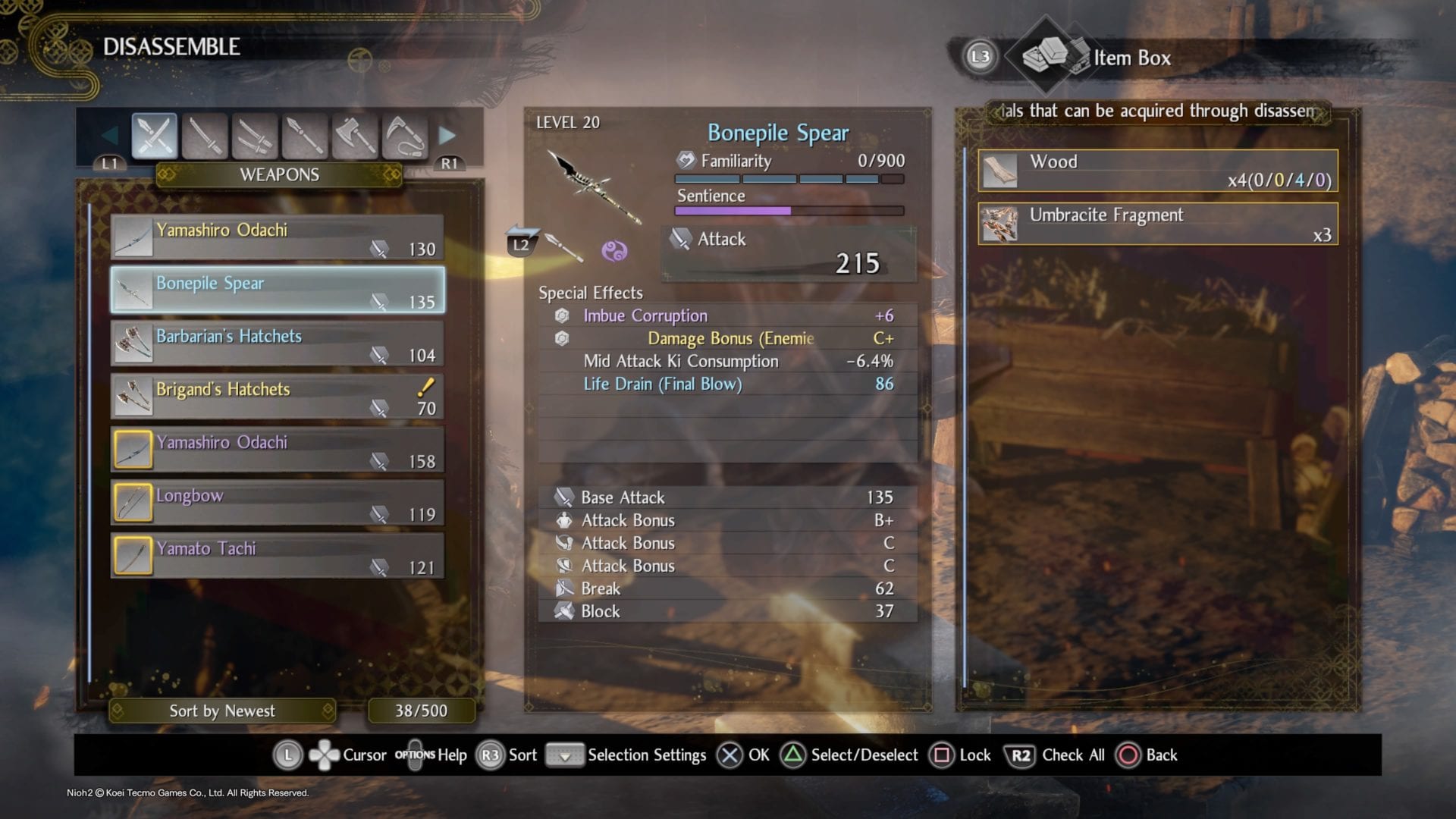Choose the axe category tab
1456x819 pixels.
point(355,136)
